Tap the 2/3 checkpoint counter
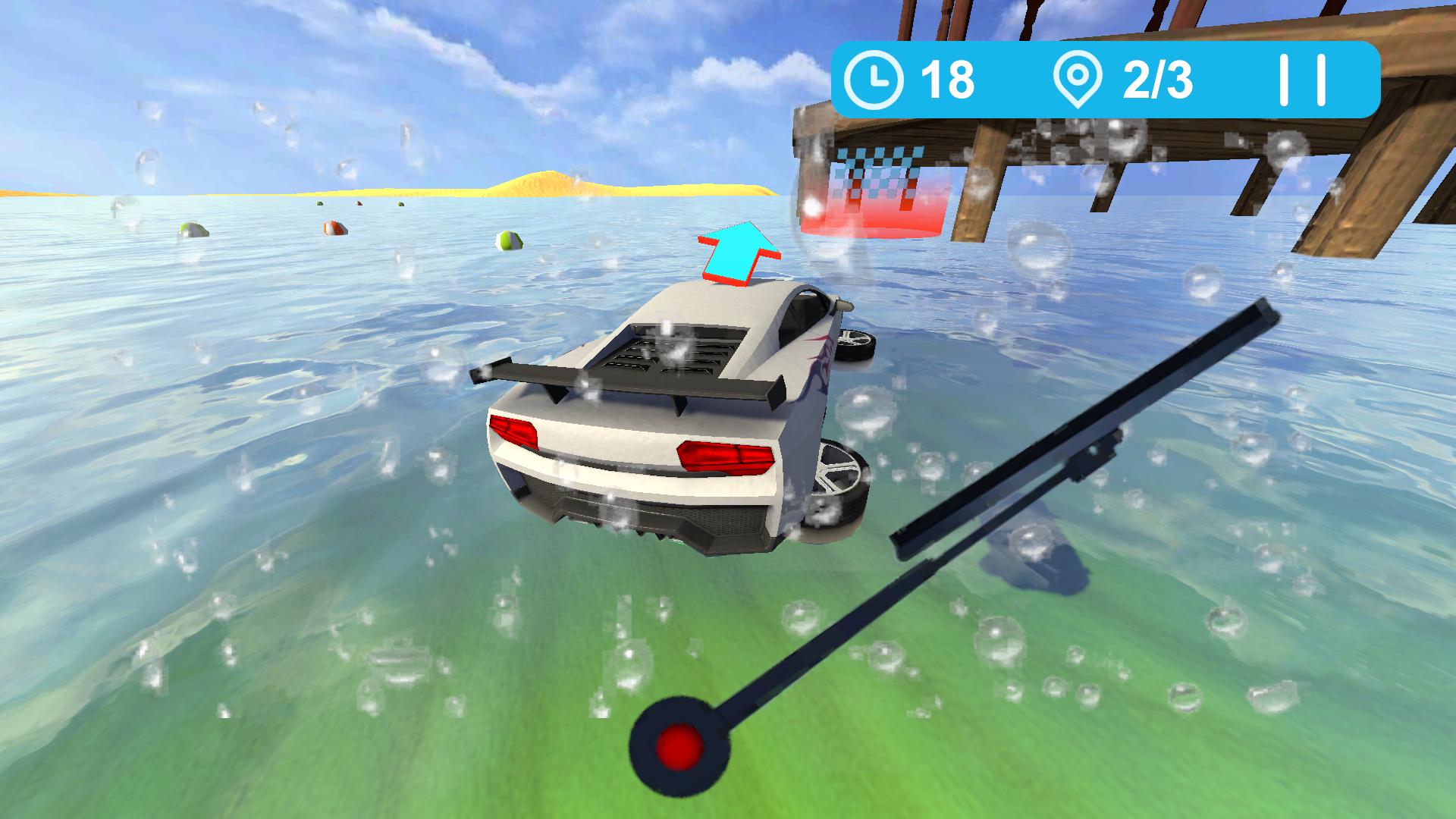The image size is (1456, 819). coord(1158,78)
